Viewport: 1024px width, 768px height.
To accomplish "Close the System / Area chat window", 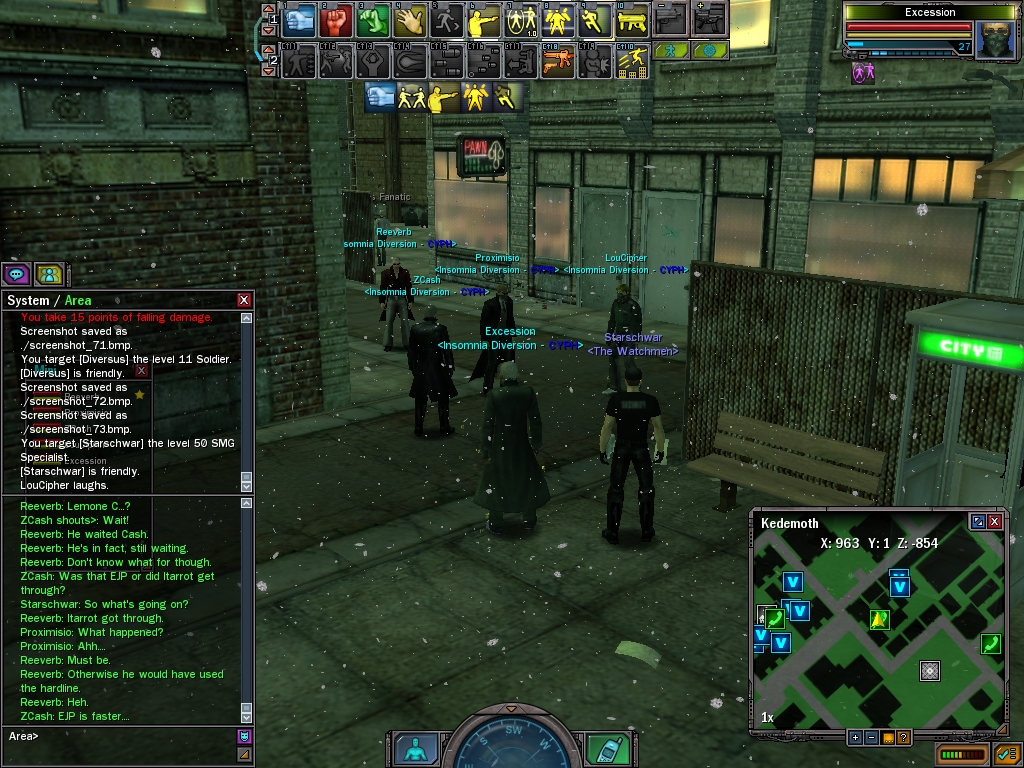I will pos(244,300).
